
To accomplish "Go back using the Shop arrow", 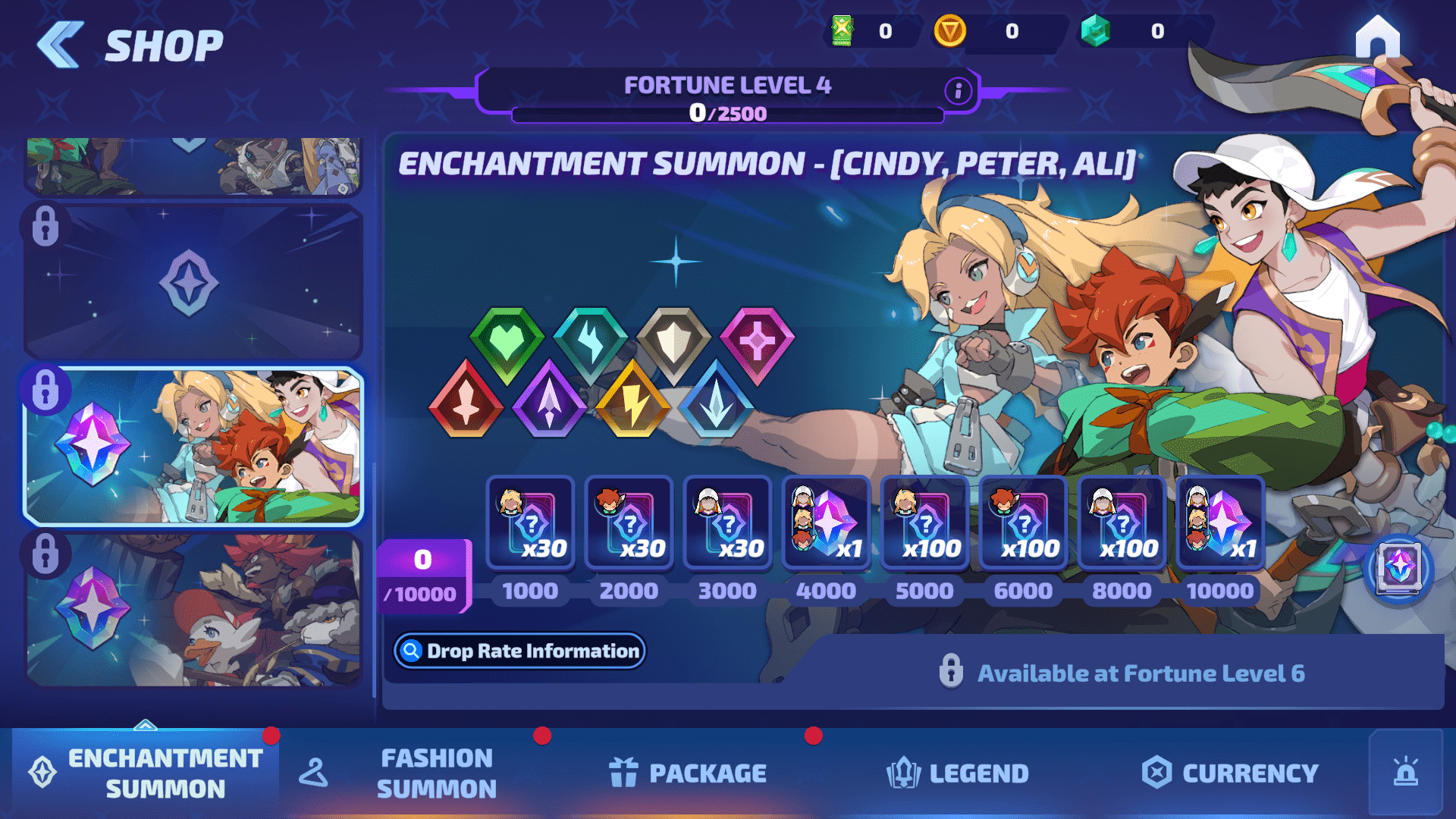I will pyautogui.click(x=61, y=45).
